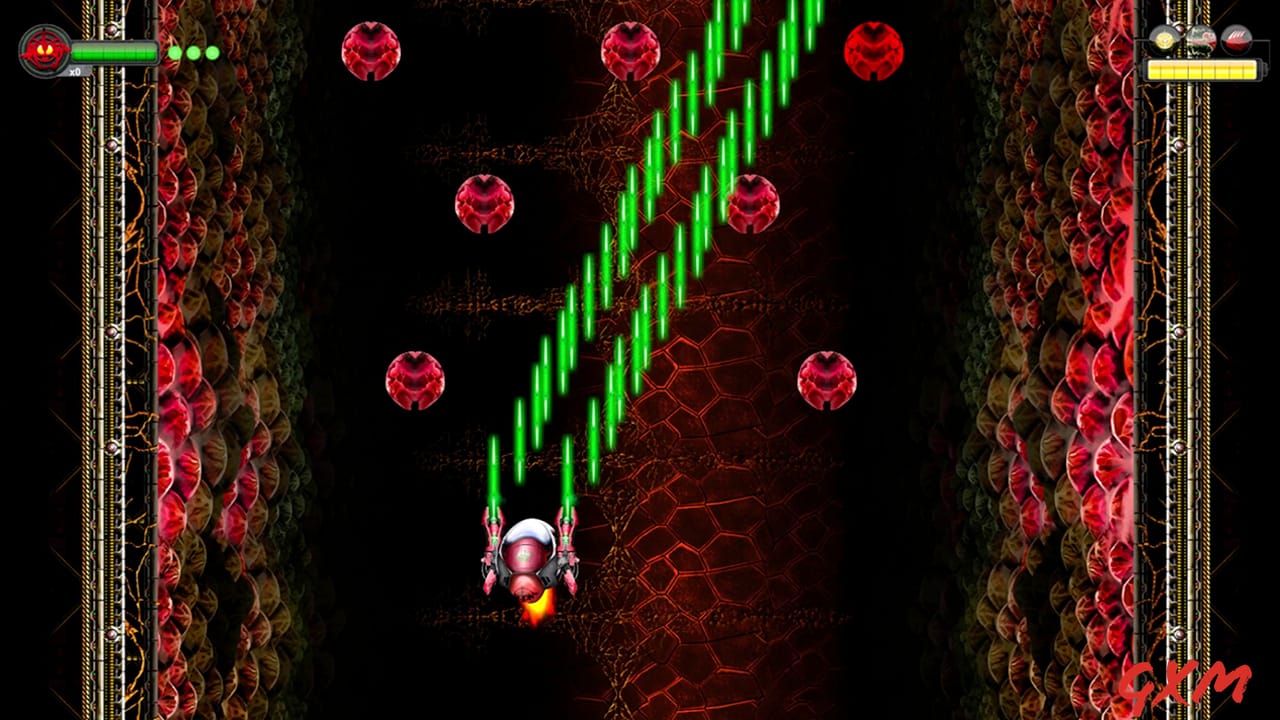The image size is (1280, 720).
Task: Click the first green orb indicator
Action: [x=175, y=53]
